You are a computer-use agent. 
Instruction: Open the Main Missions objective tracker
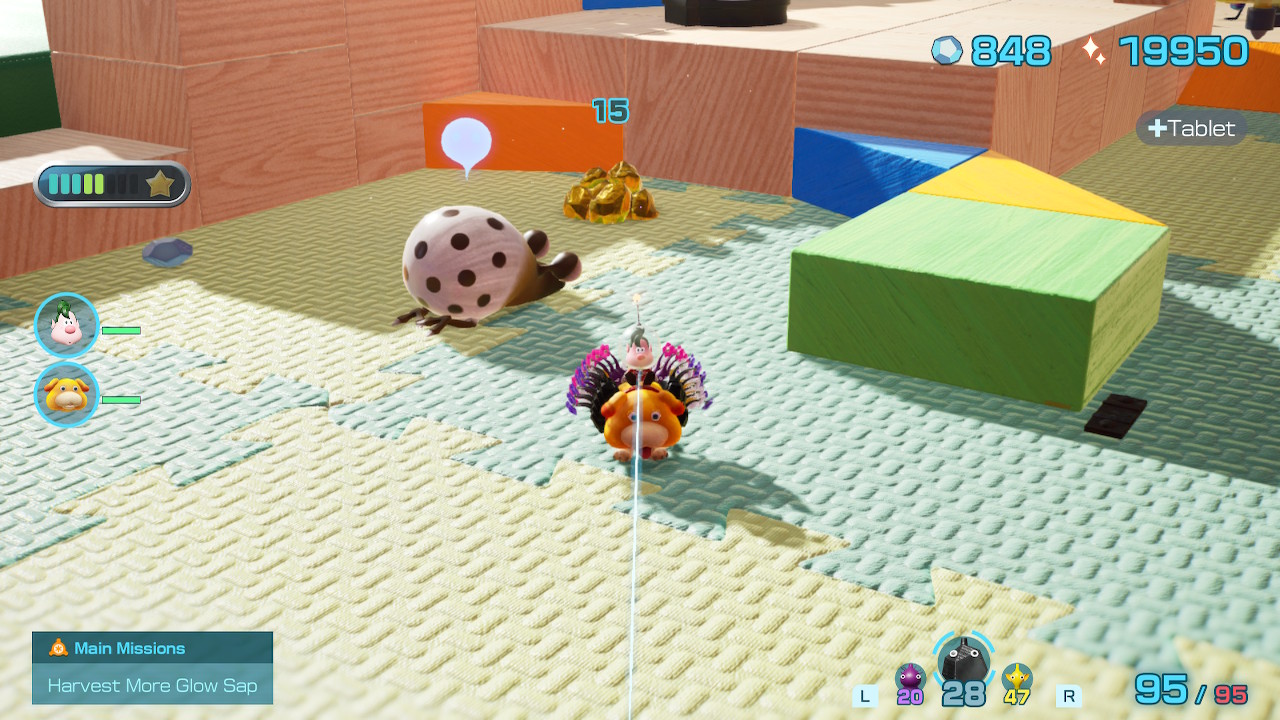152,667
